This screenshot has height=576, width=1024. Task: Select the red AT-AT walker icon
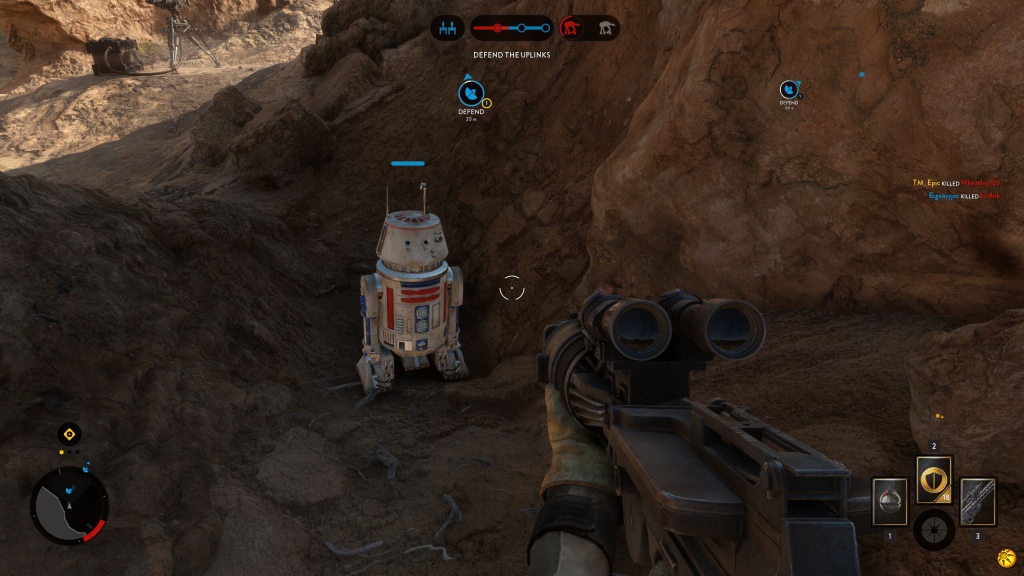pyautogui.click(x=573, y=28)
